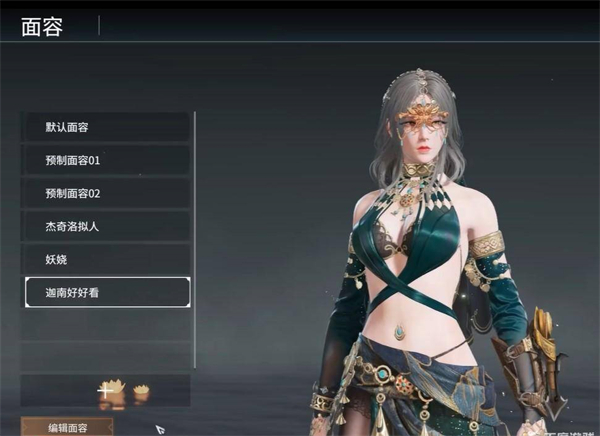
Task: Add a new face preset slot
Action: coord(105,390)
